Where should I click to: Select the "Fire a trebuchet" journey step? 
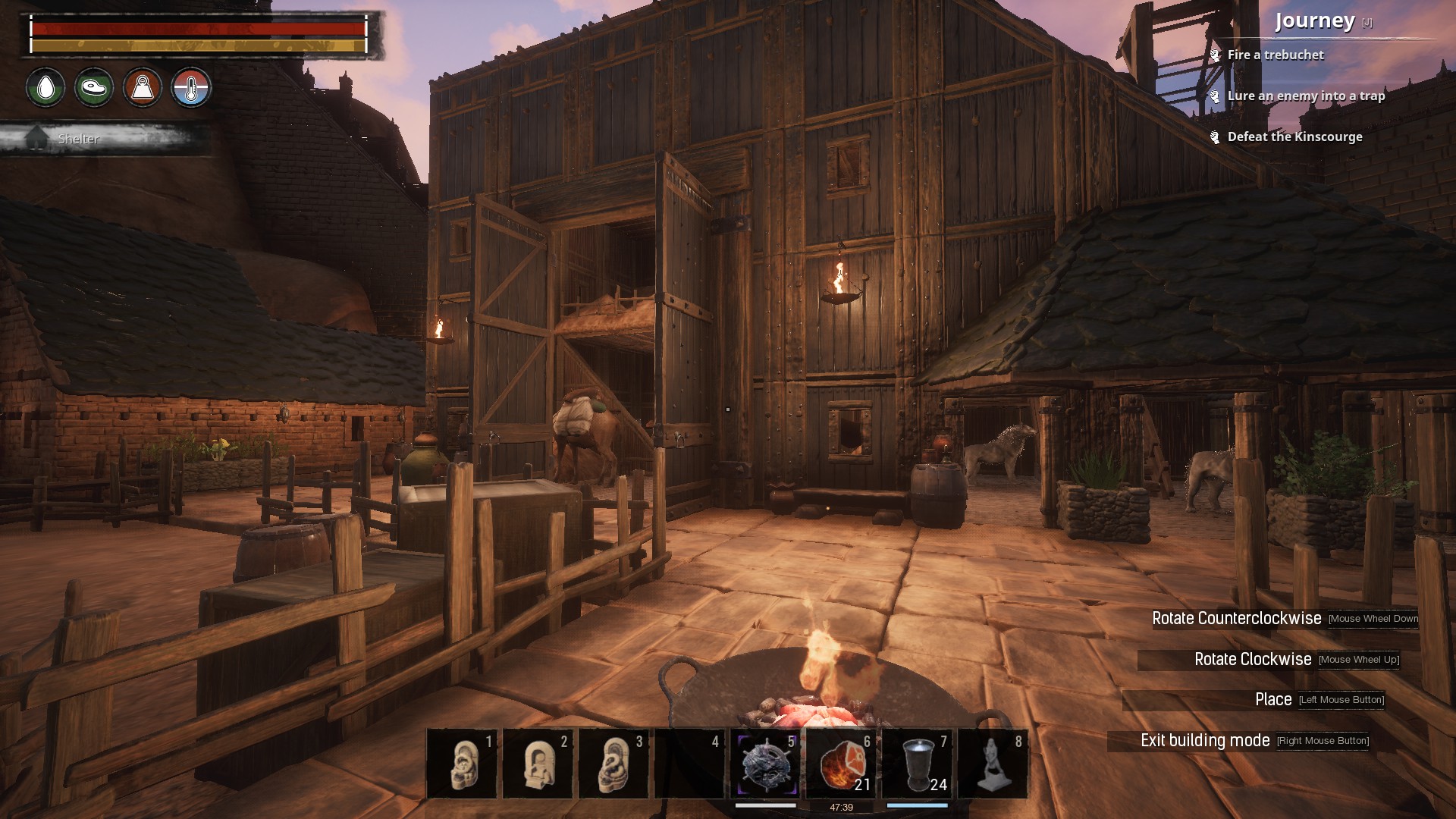pos(1276,55)
